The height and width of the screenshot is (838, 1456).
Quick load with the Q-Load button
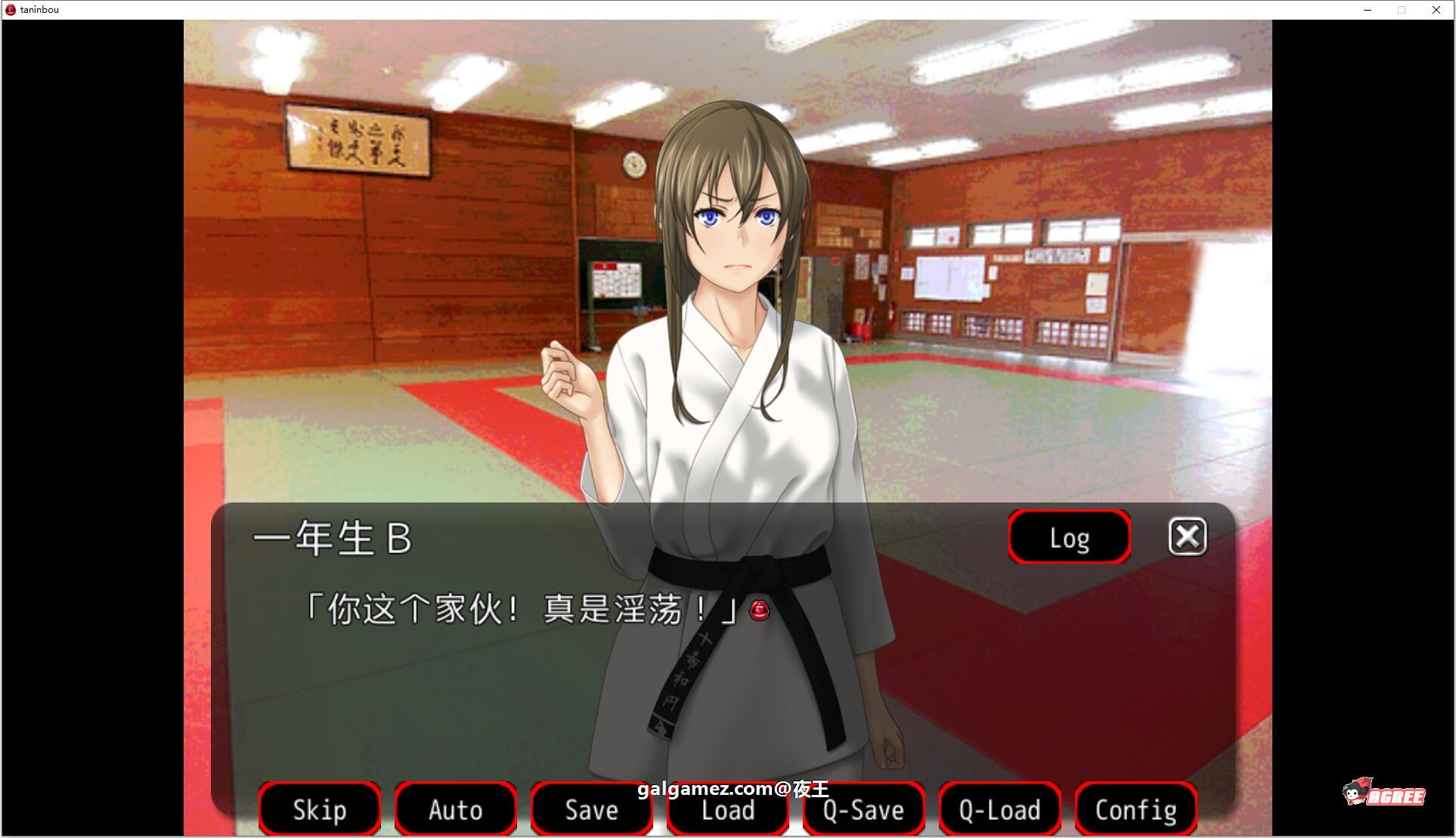pyautogui.click(x=999, y=809)
